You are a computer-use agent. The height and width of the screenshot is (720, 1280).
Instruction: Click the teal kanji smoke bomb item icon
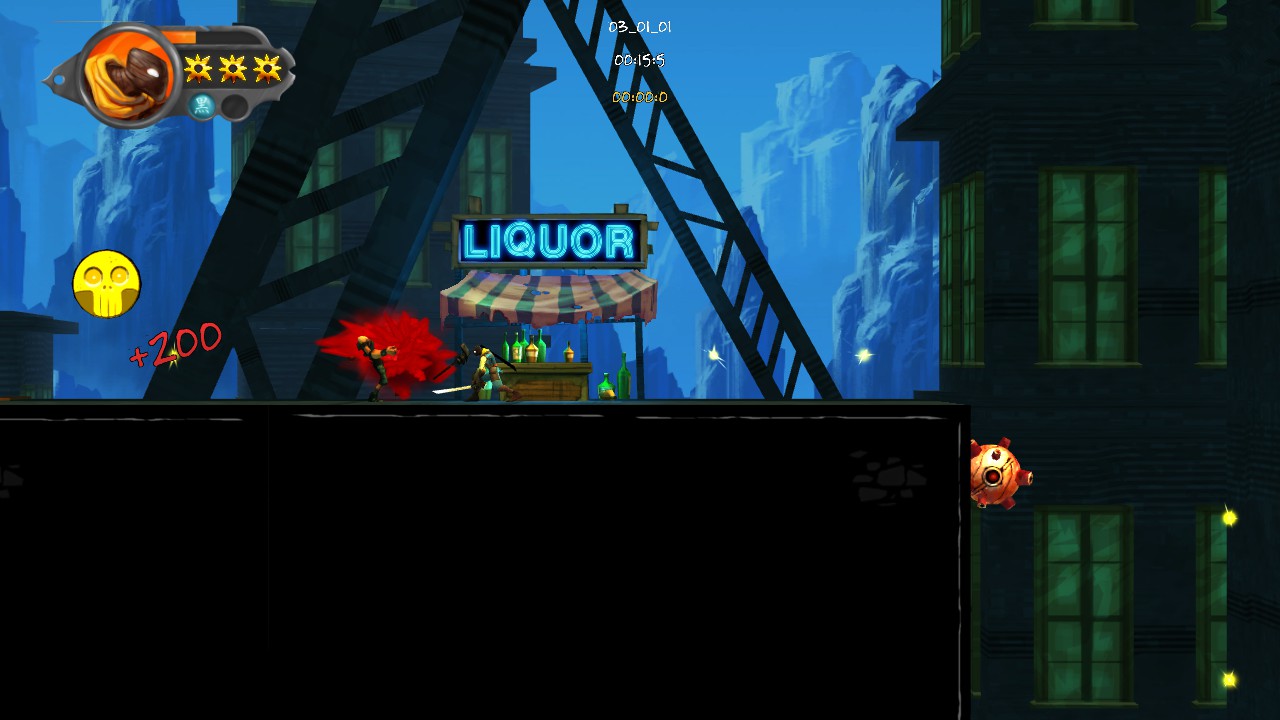point(200,105)
